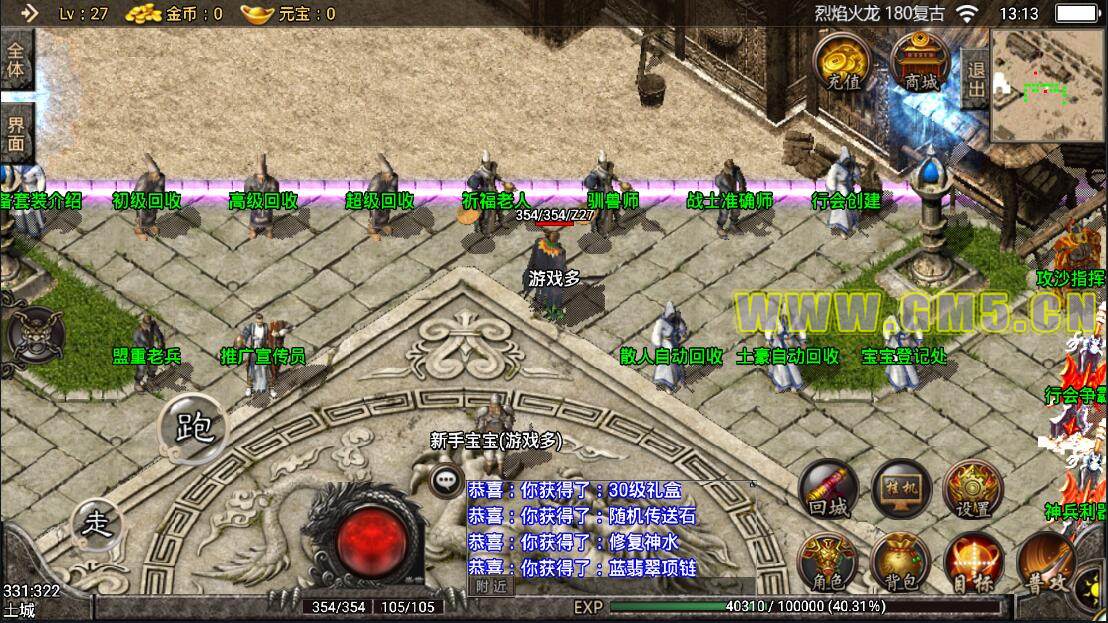Select the 界面 tab on the left edge
The image size is (1108, 623).
tap(16, 133)
